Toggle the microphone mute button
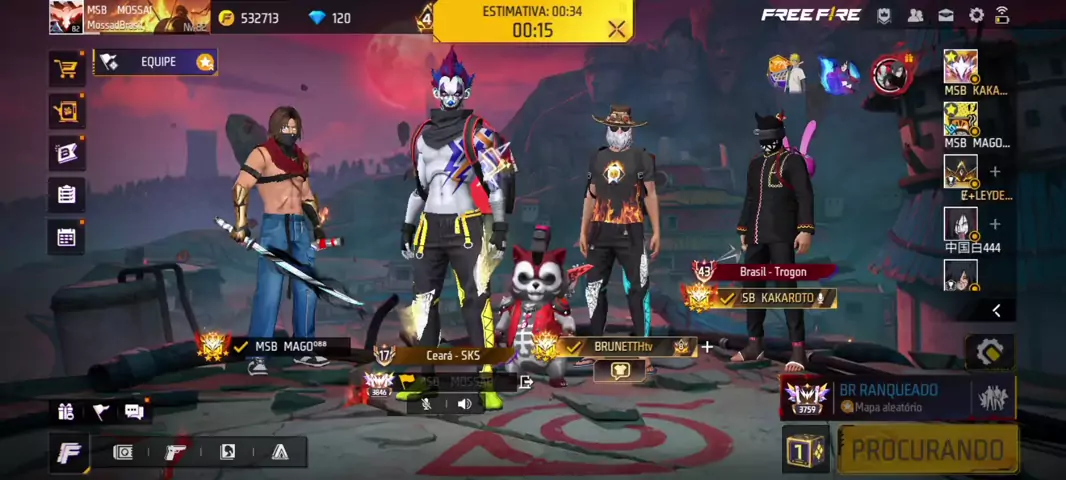This screenshot has height=480, width=1066. coord(427,404)
